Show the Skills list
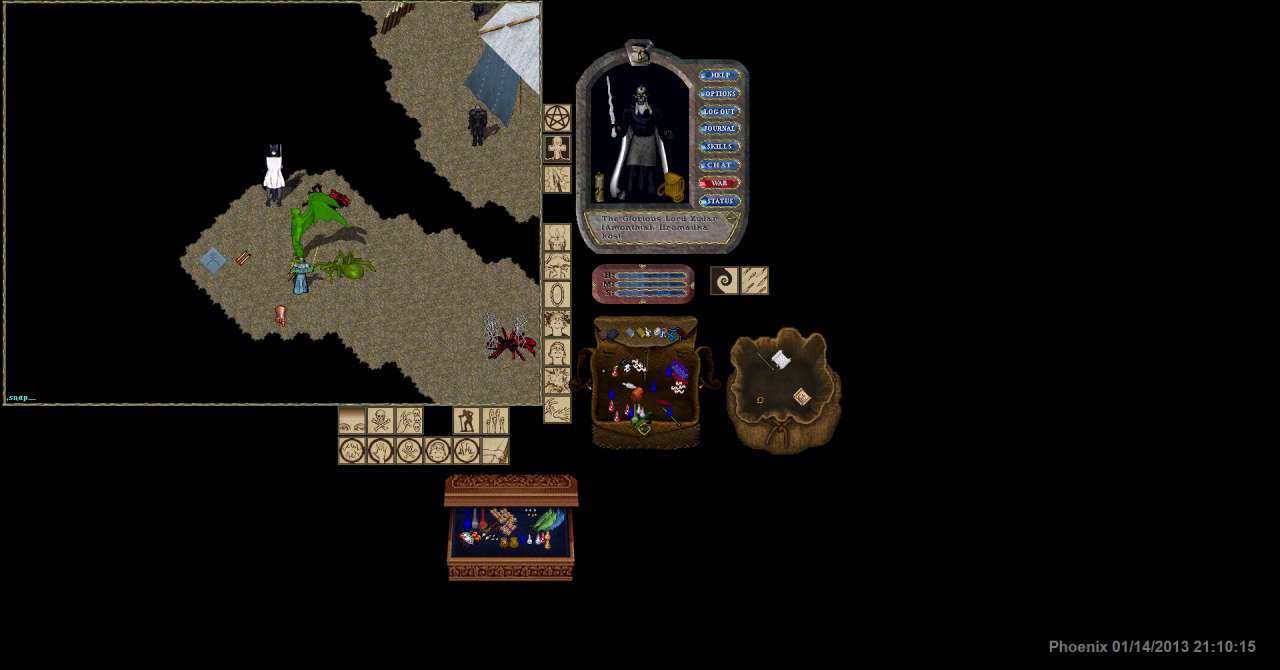The height and width of the screenshot is (670, 1280). (720, 147)
